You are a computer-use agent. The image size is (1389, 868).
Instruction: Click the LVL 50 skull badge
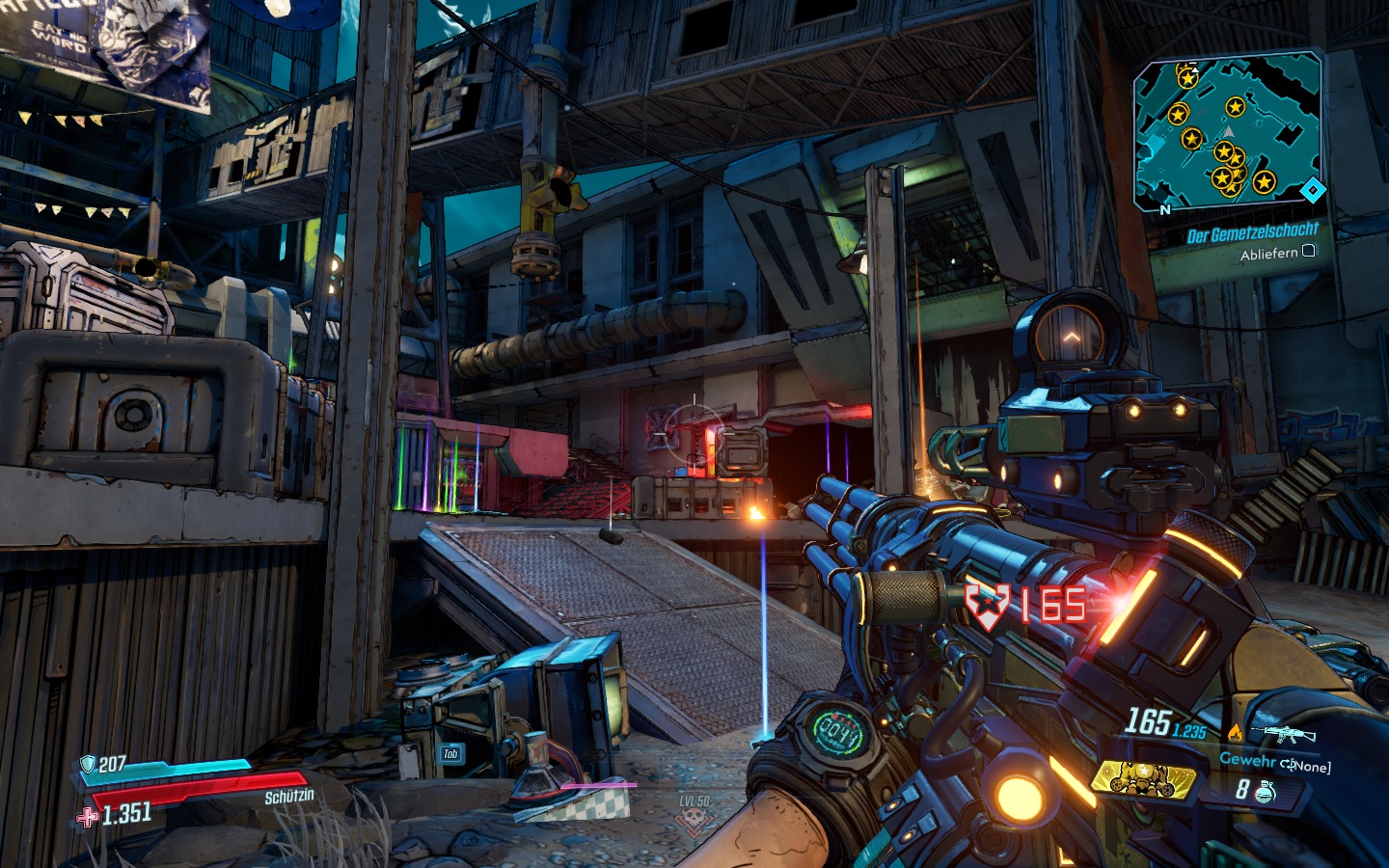pos(694,818)
